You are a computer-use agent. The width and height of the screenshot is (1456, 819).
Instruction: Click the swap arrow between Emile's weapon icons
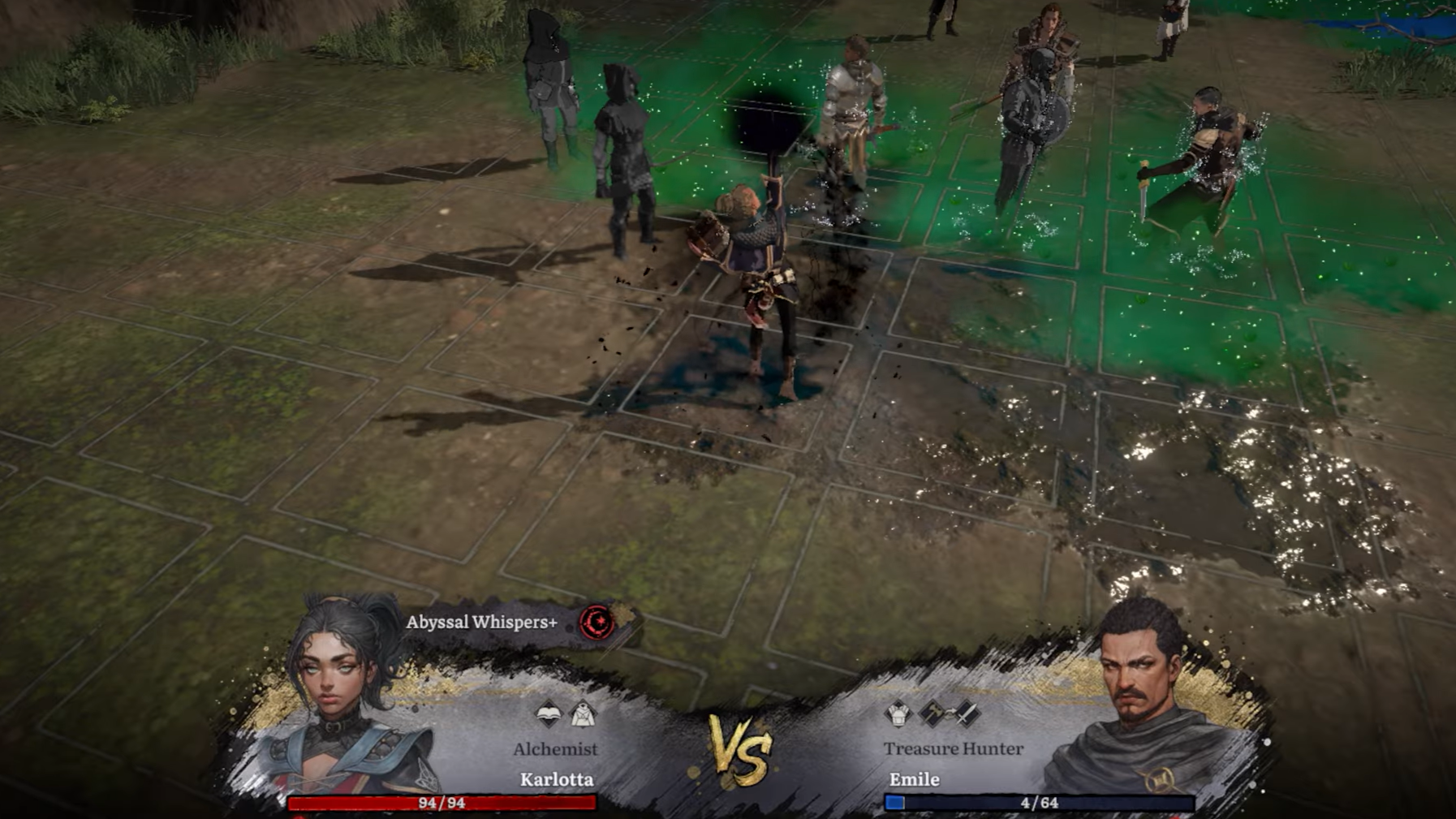point(950,713)
